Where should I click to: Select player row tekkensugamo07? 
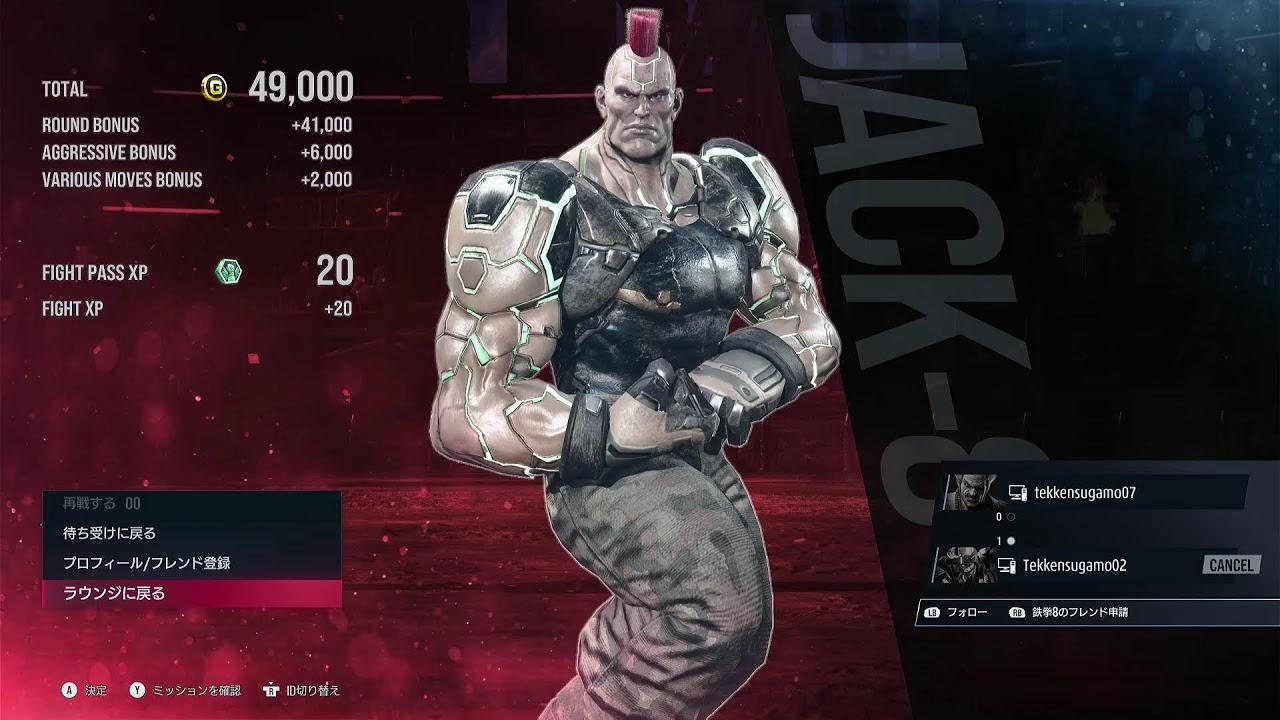(x=1095, y=492)
